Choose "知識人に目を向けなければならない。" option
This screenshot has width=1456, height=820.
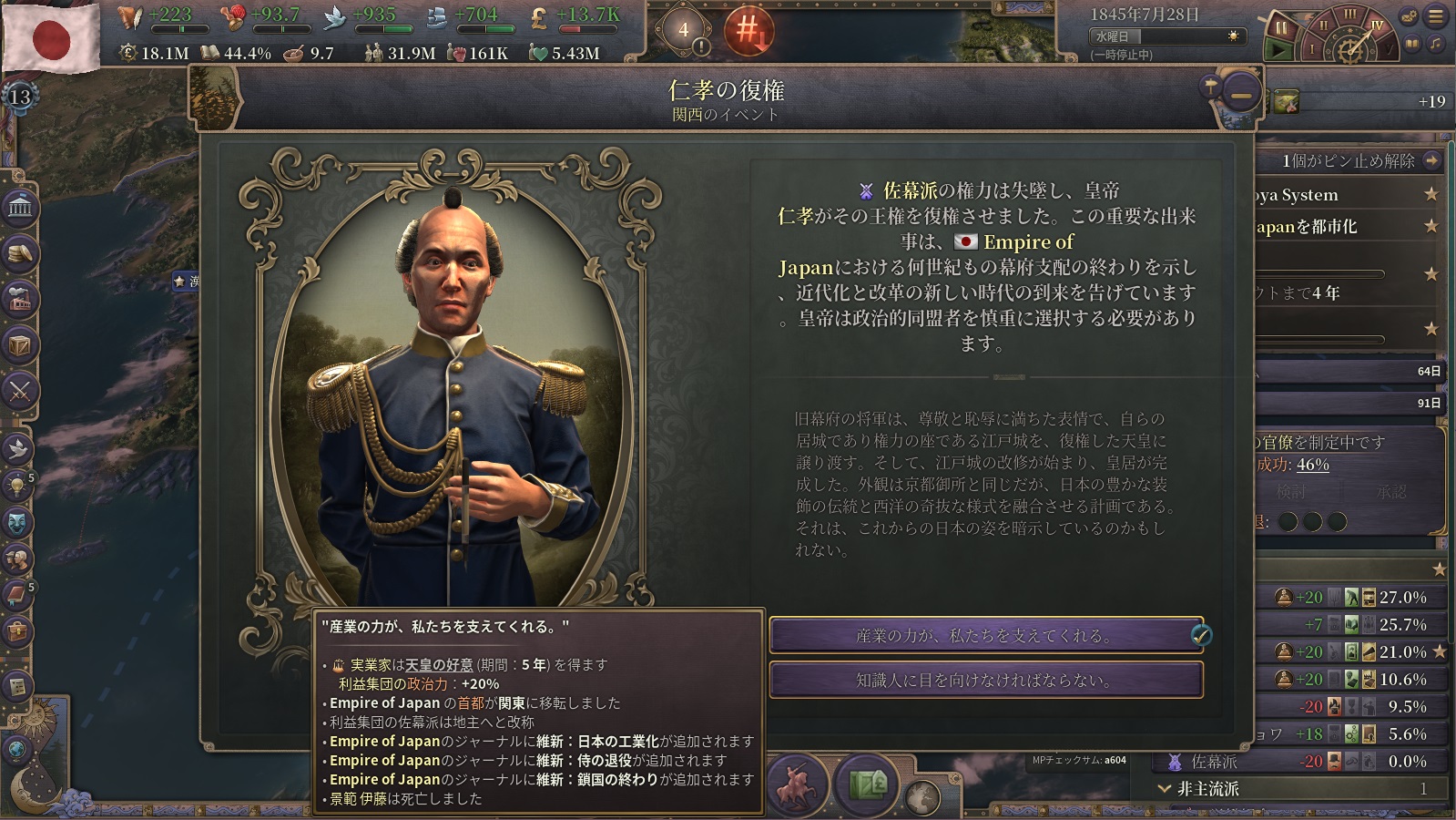[x=985, y=680]
